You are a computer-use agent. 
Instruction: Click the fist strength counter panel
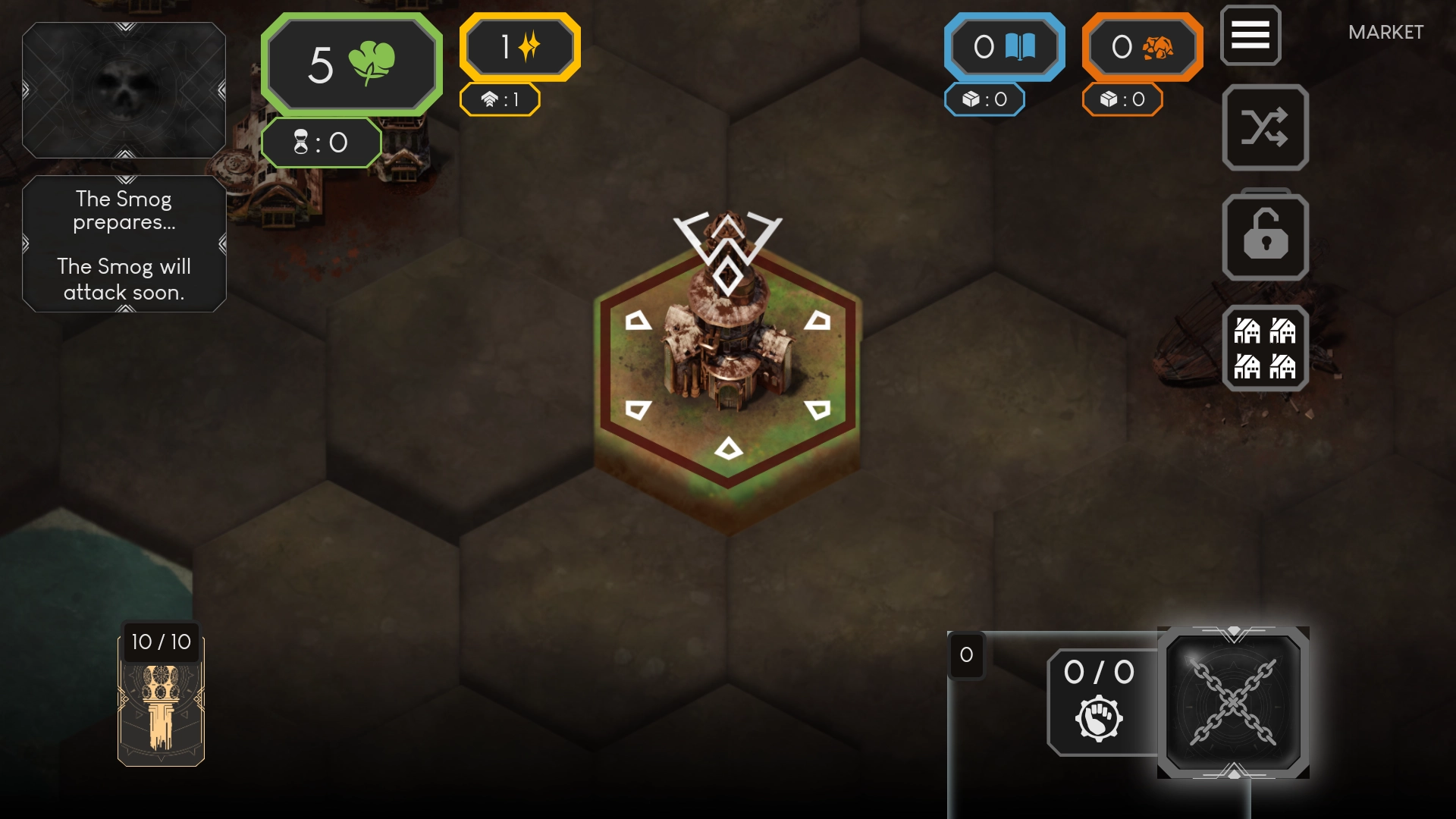click(1100, 702)
